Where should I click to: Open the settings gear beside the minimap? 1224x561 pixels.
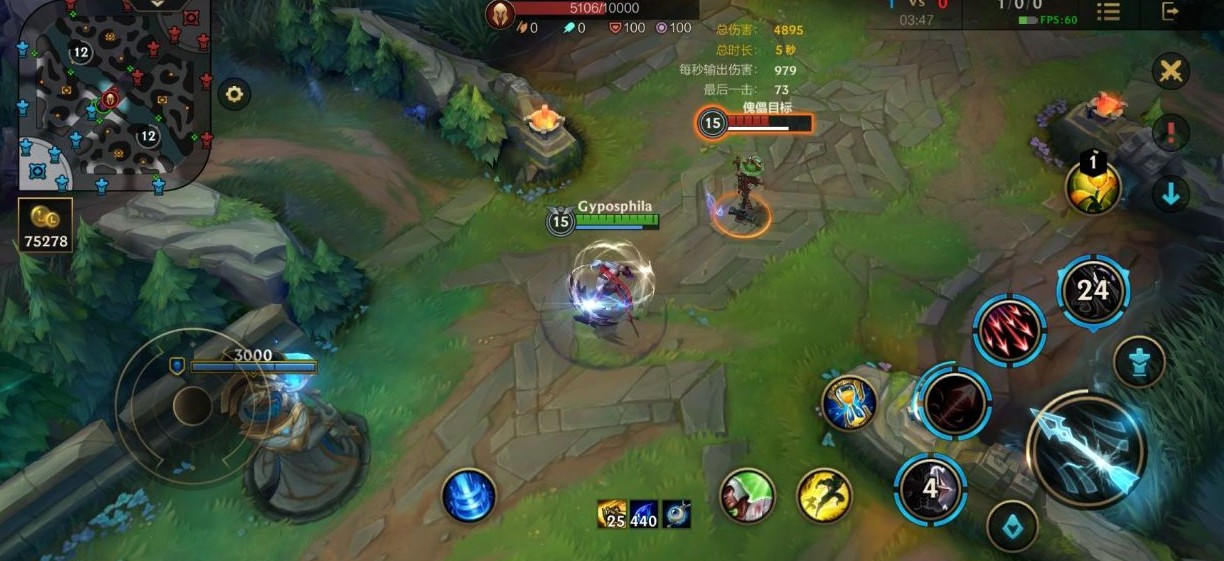234,95
